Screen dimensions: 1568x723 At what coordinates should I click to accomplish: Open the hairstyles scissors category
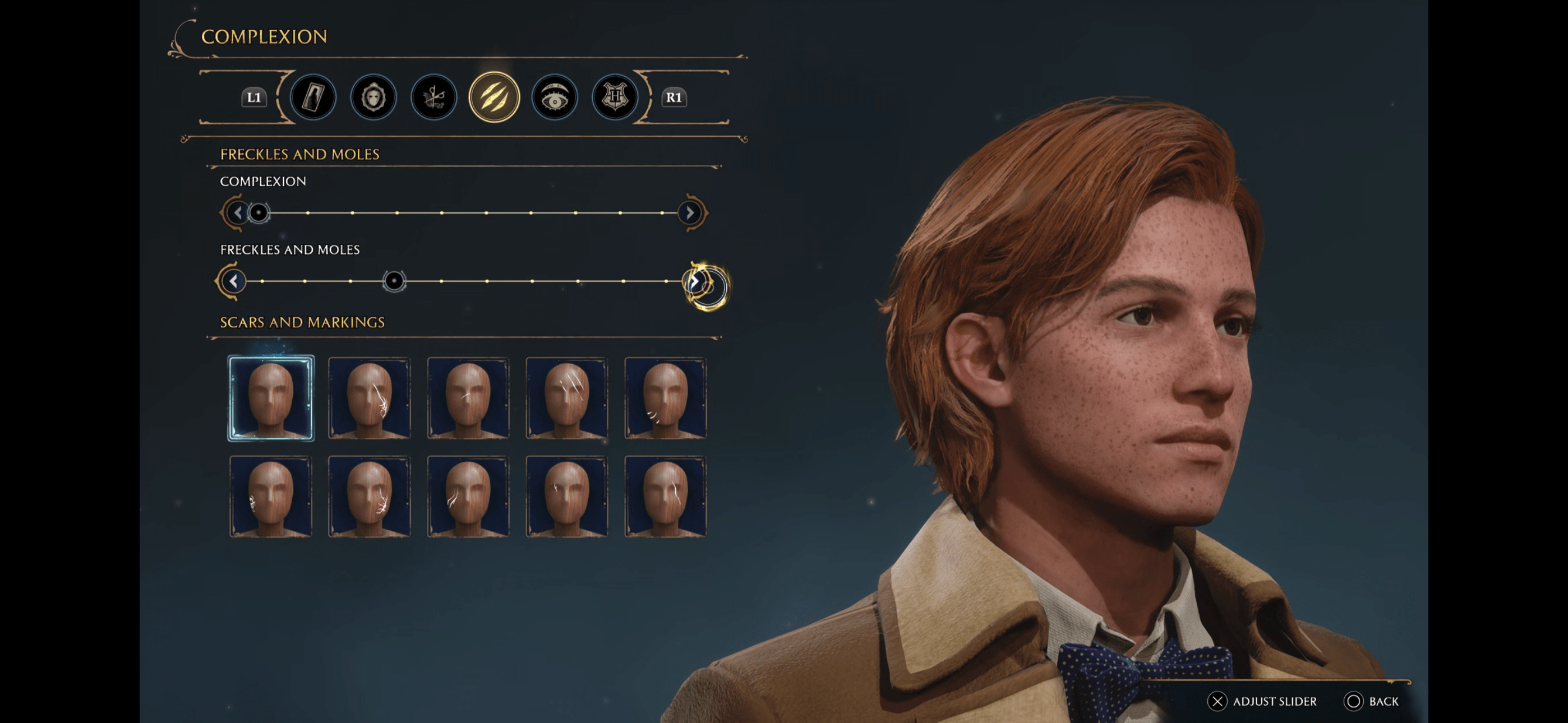click(433, 97)
